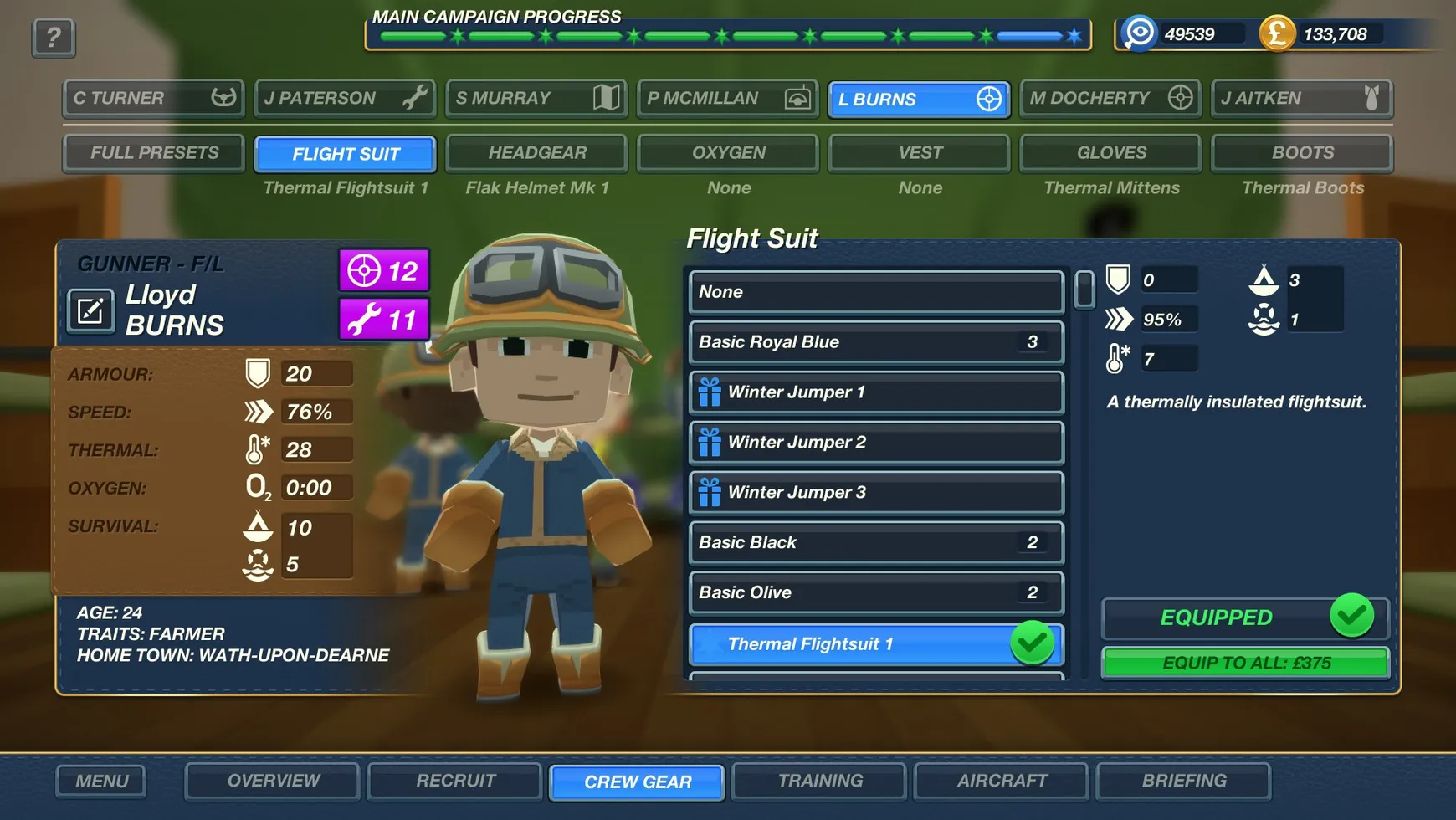This screenshot has width=1456, height=820.
Task: Click the green EQUIPPED confirmation tick
Action: coord(1353,617)
